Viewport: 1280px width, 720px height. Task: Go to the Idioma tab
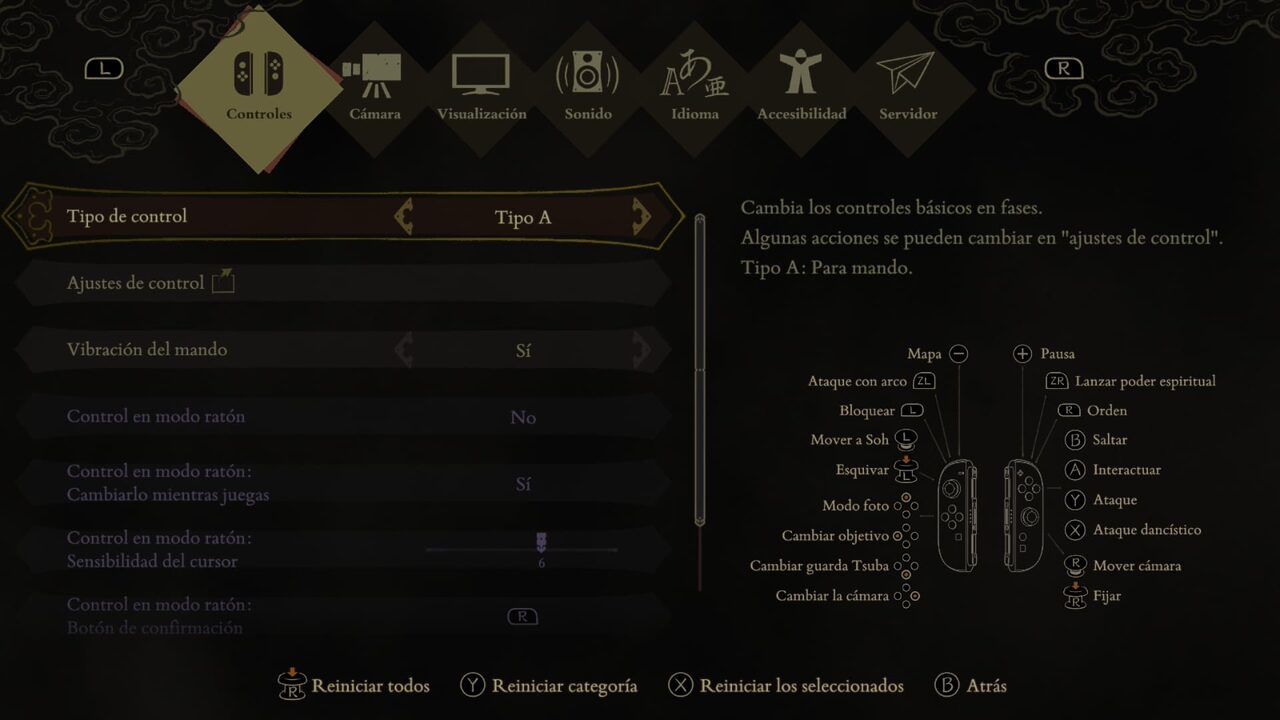[695, 88]
